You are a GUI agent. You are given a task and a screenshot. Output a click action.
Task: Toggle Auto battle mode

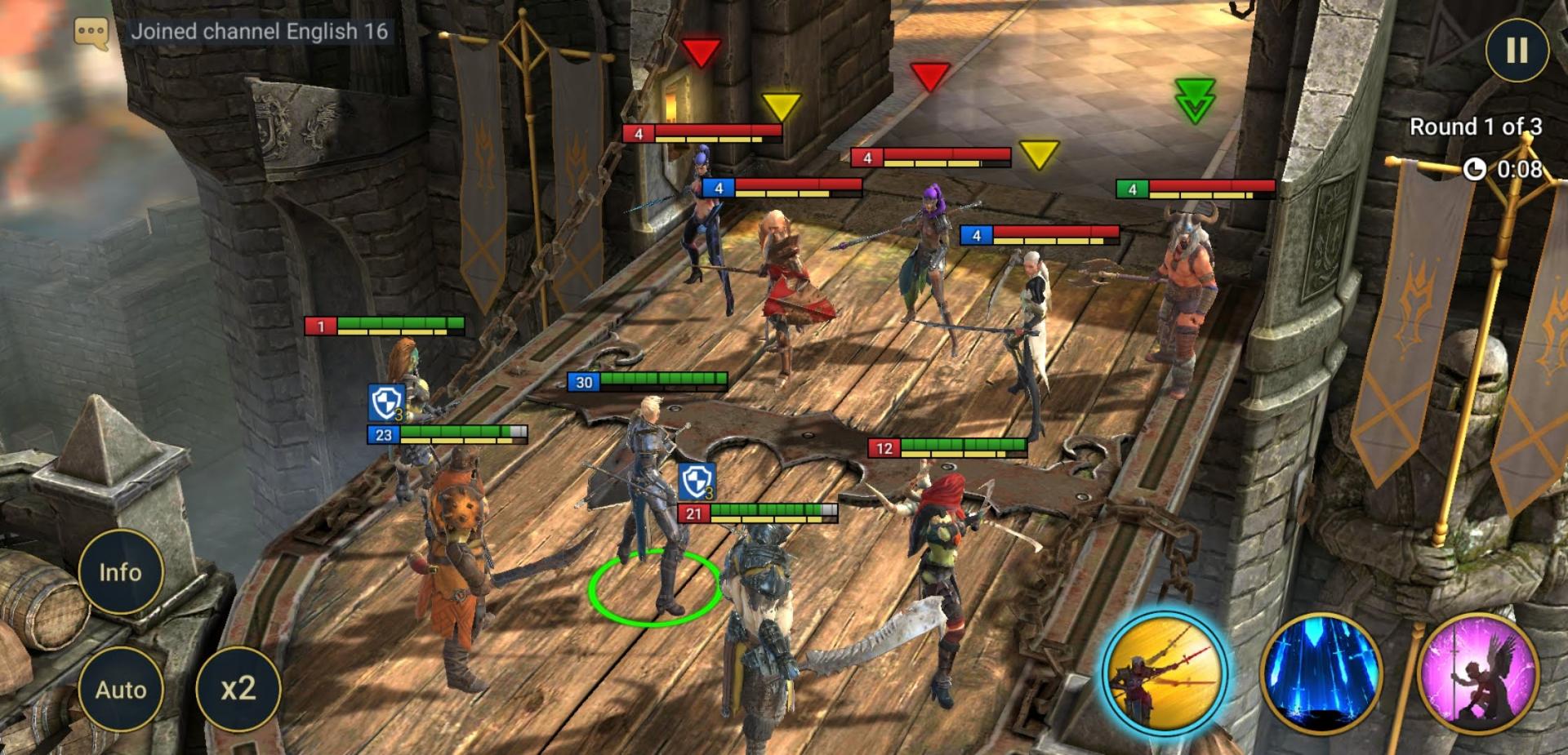121,690
